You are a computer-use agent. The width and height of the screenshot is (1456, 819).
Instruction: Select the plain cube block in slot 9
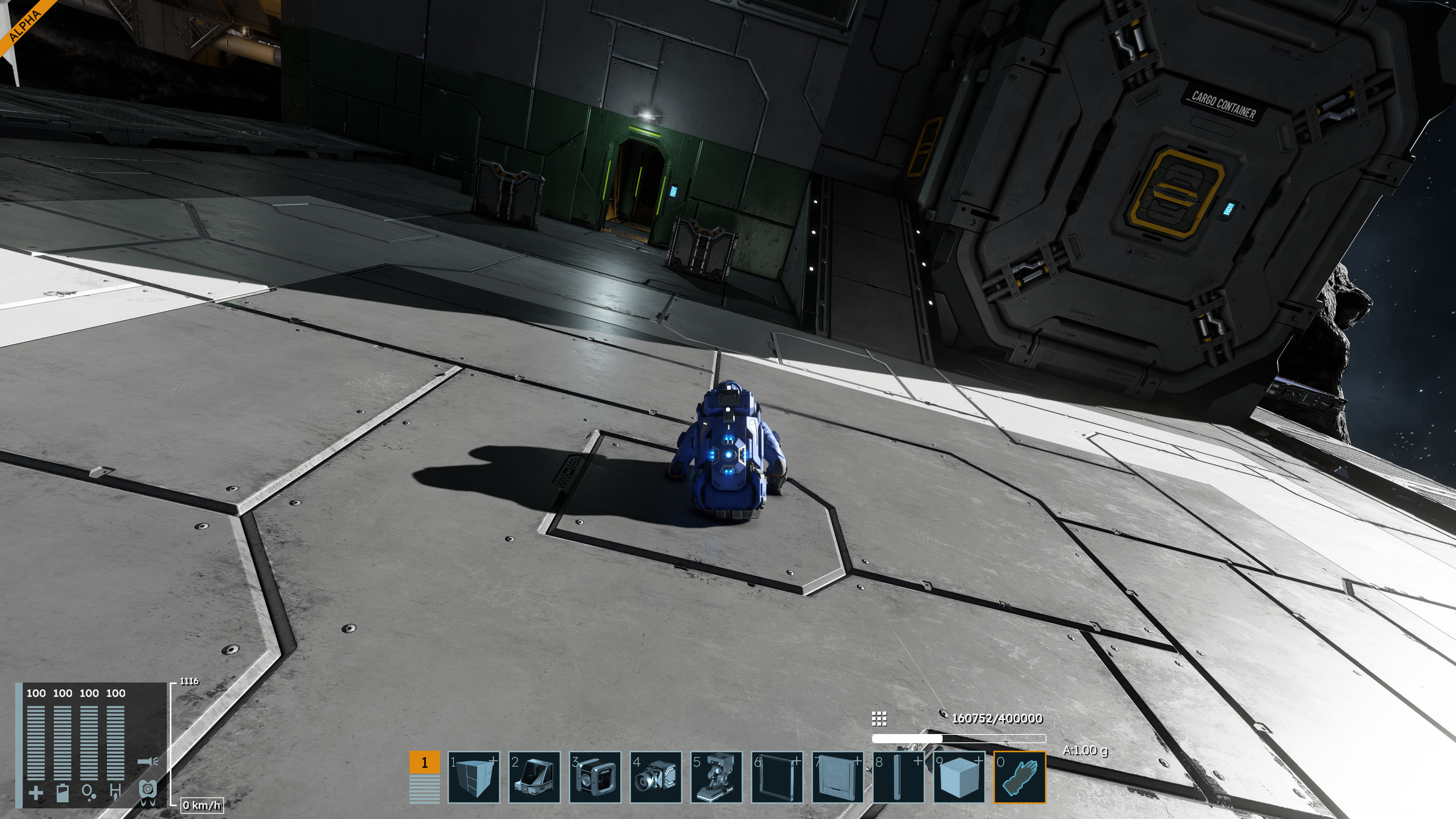pyautogui.click(x=959, y=777)
